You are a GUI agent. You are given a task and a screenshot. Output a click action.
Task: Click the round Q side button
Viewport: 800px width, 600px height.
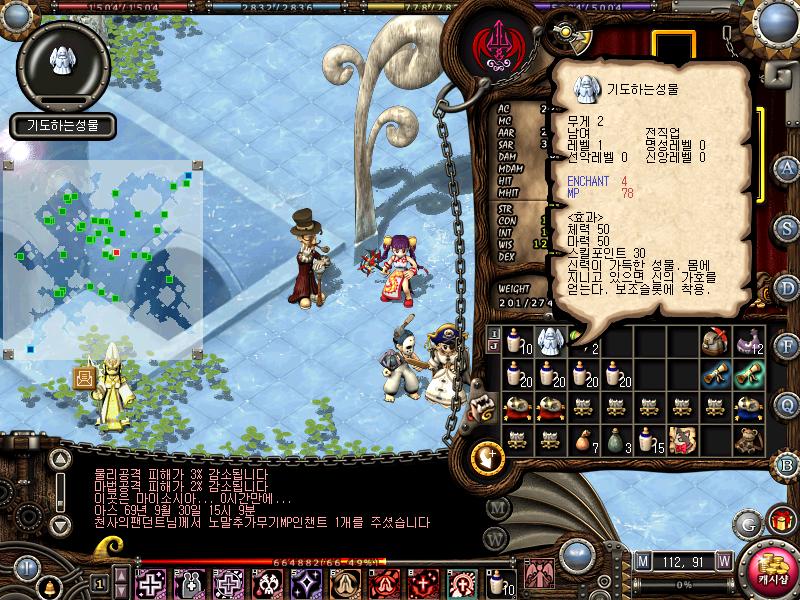pyautogui.click(x=786, y=403)
